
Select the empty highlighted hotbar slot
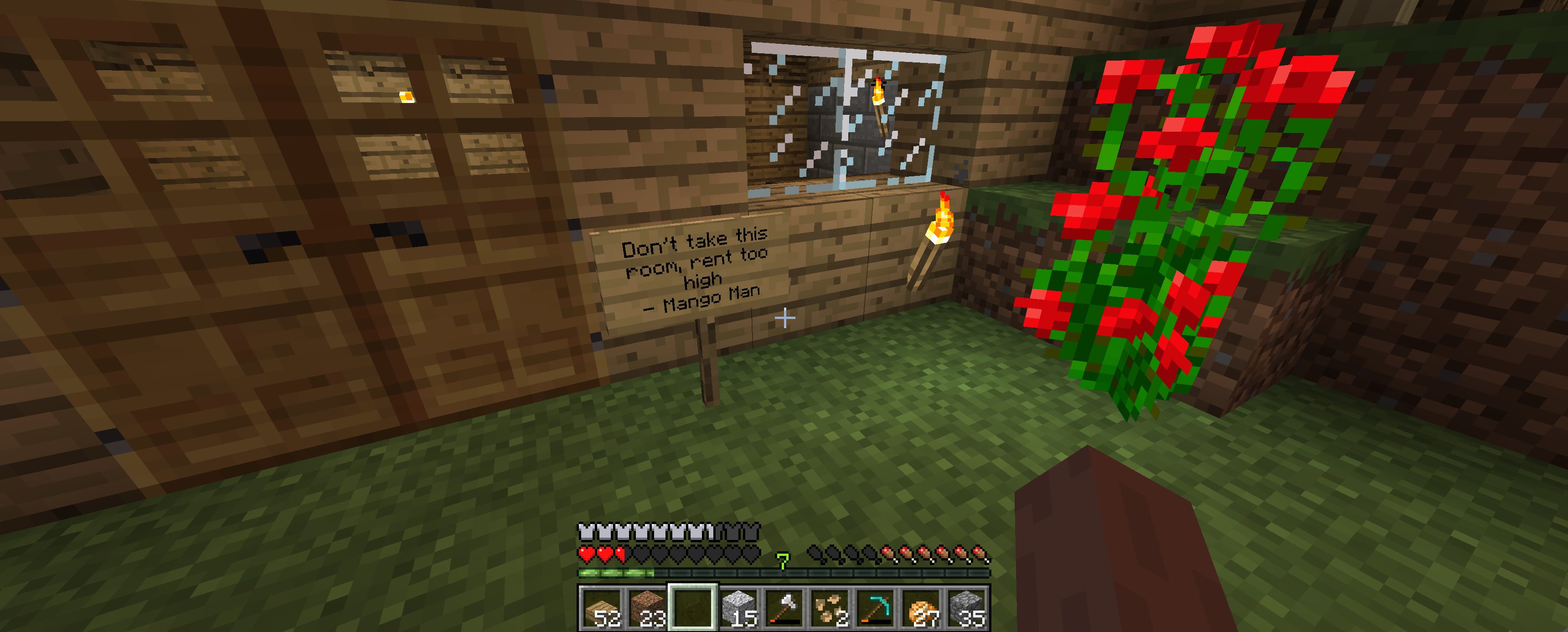693,608
